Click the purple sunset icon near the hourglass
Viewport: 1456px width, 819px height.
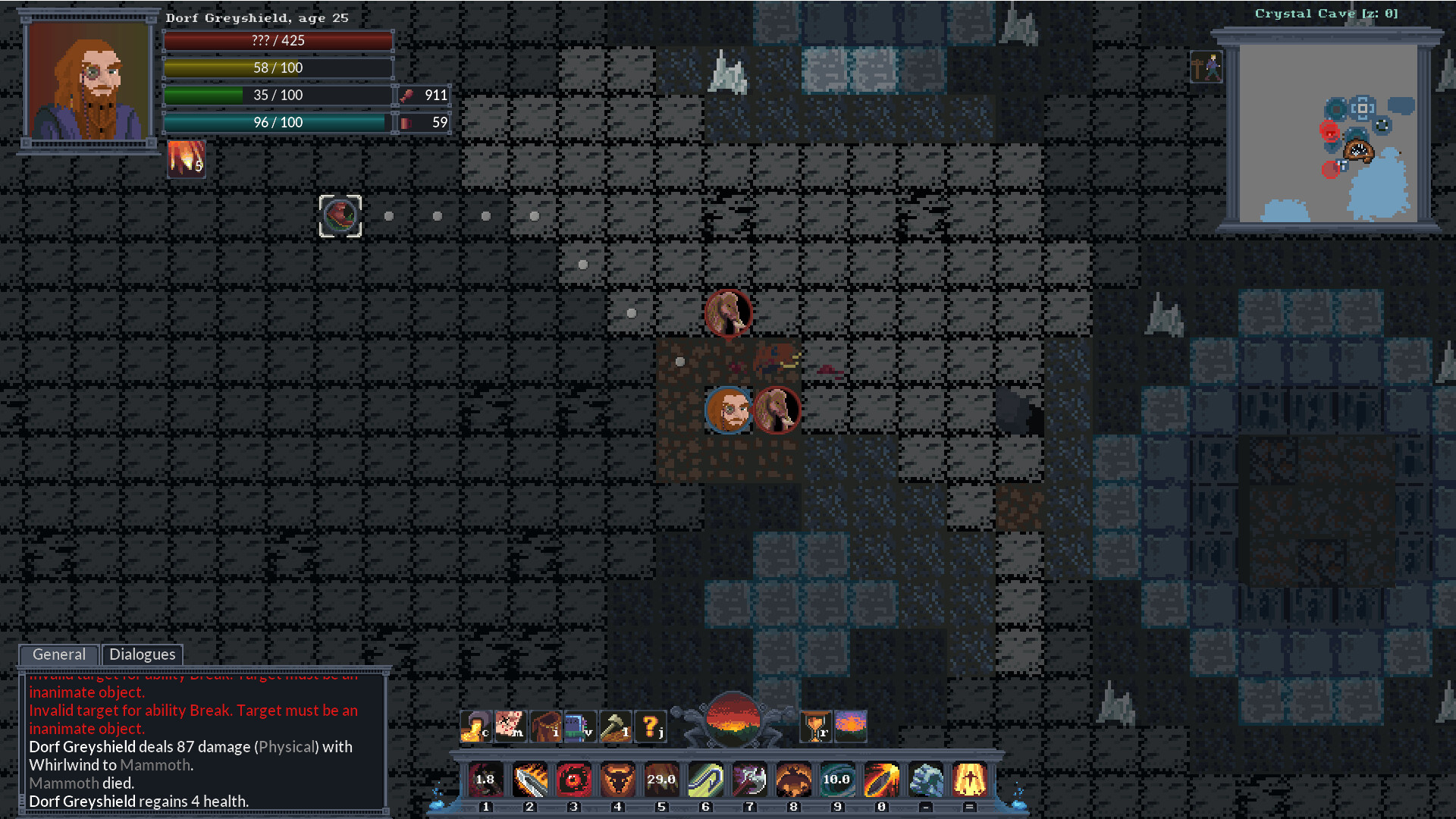[x=851, y=726]
